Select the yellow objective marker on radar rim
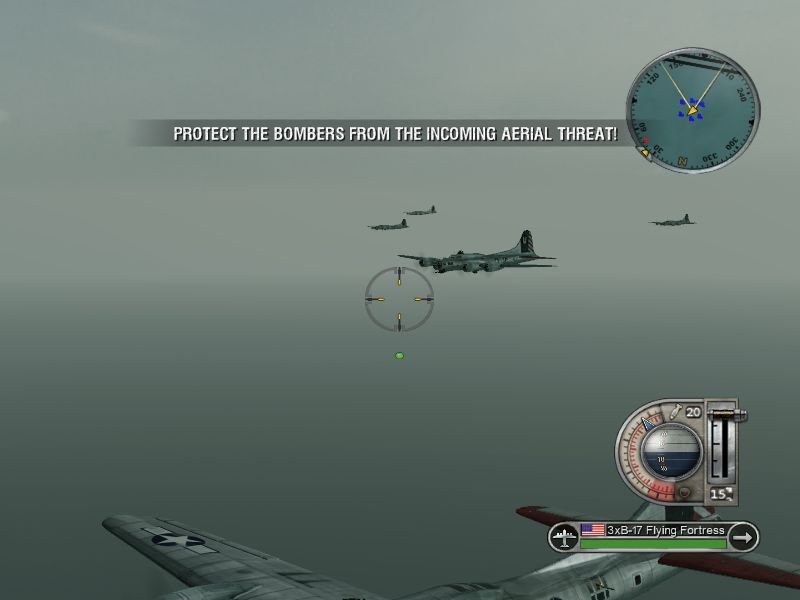 [x=647, y=153]
